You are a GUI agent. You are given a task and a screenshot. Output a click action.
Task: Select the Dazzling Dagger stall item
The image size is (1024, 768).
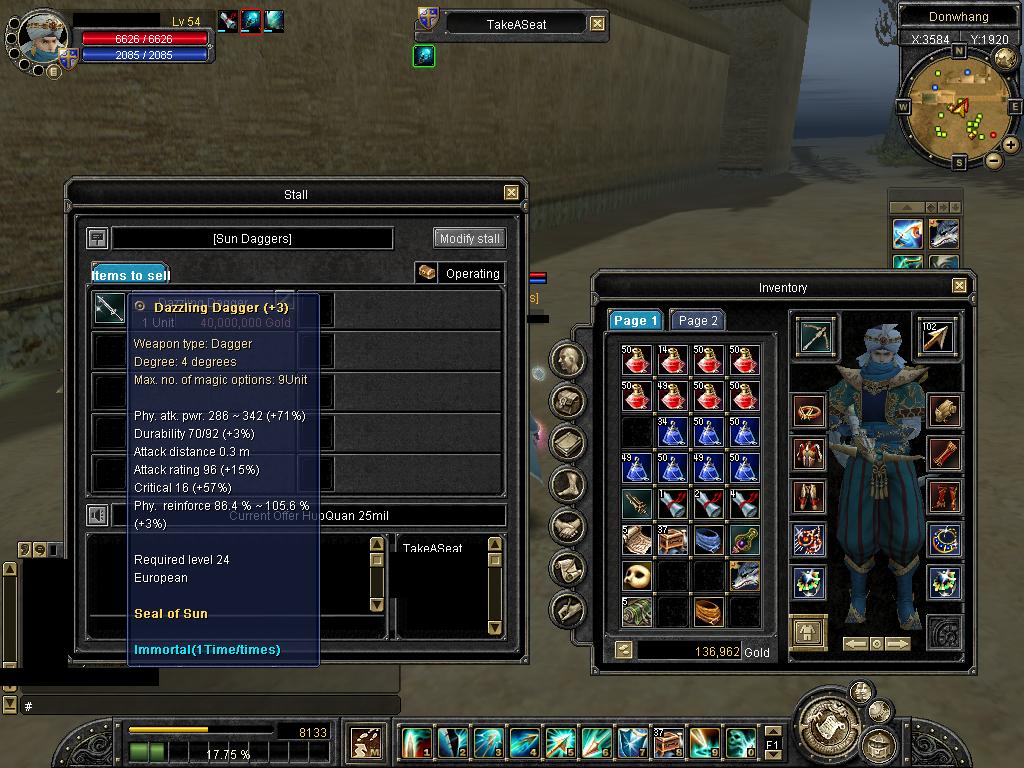109,308
